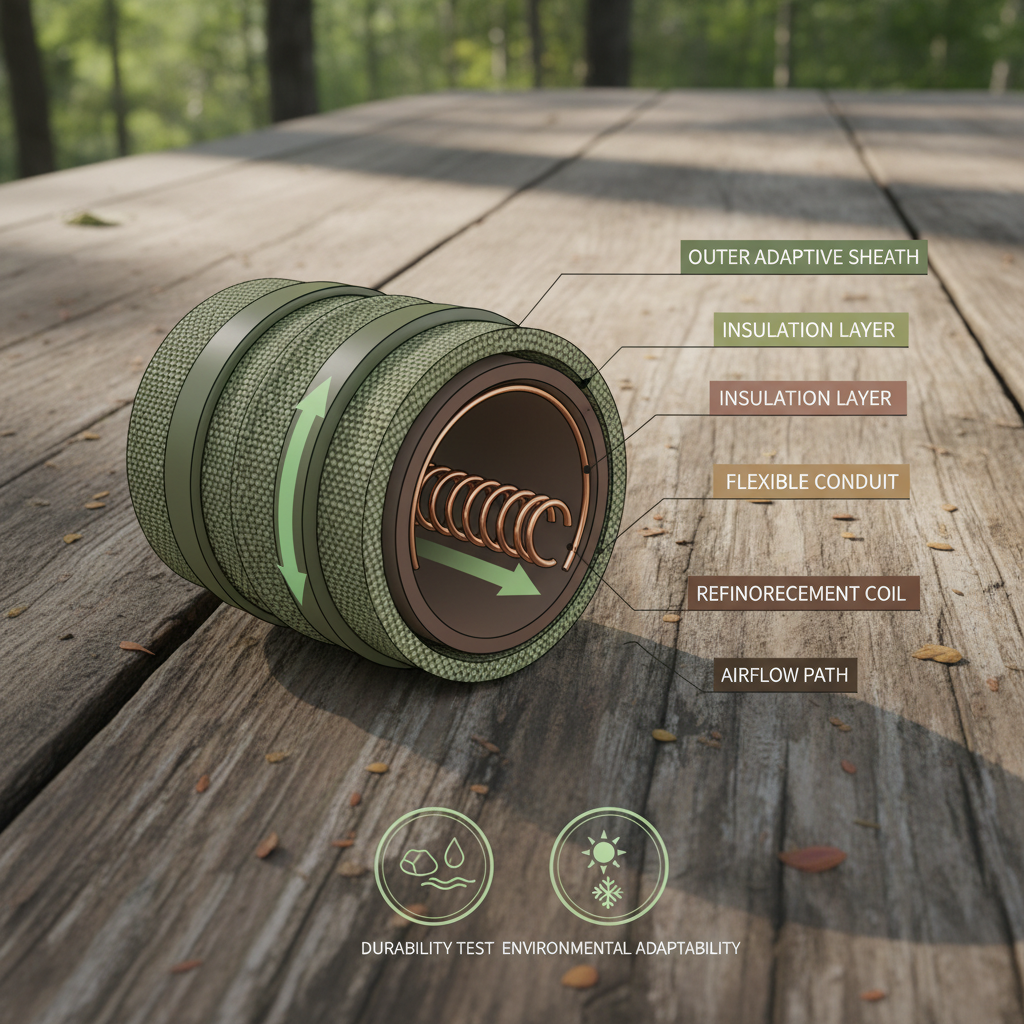Click the green Insulation Layer label

tap(808, 330)
